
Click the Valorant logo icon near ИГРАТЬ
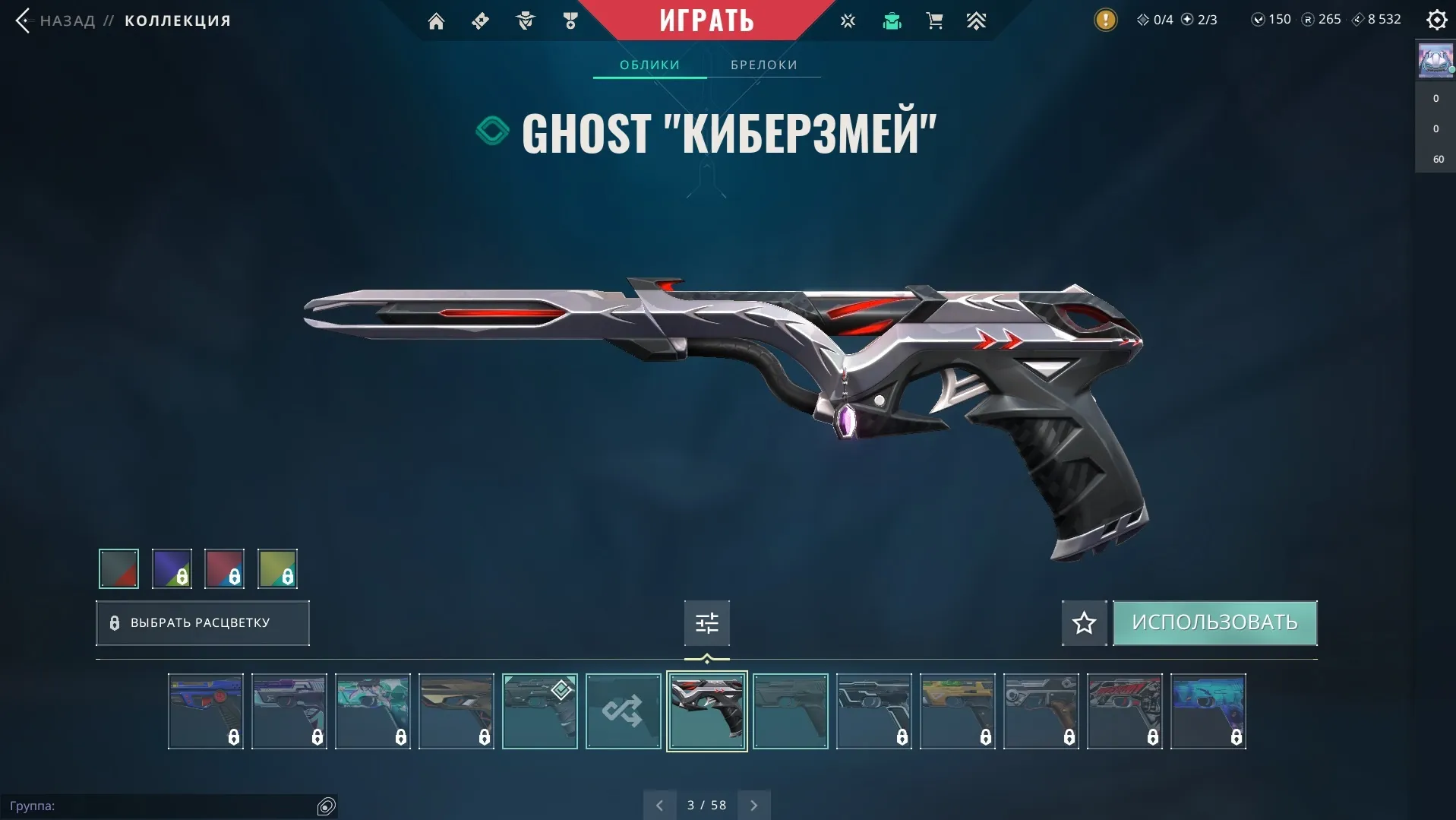pyautogui.click(x=848, y=21)
